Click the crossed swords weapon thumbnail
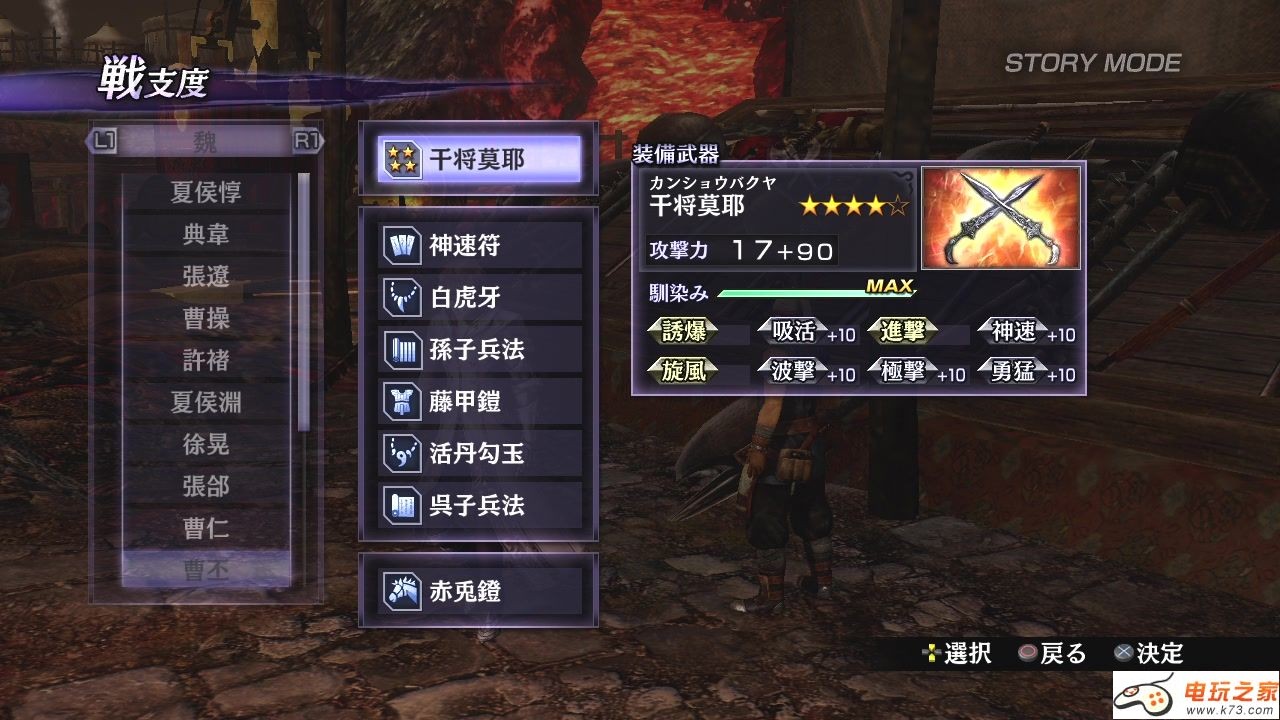Screen dimensions: 1280x720 1000,218
